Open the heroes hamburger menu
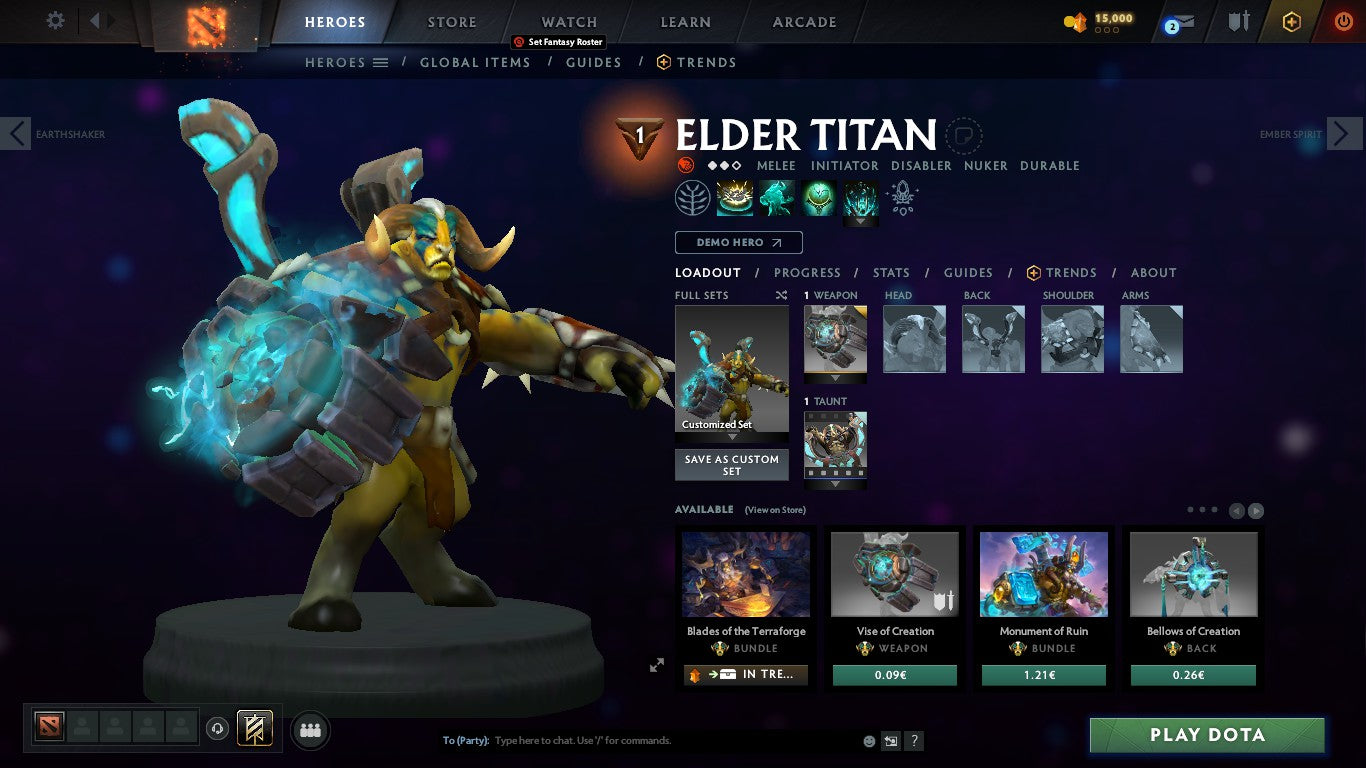 (382, 62)
